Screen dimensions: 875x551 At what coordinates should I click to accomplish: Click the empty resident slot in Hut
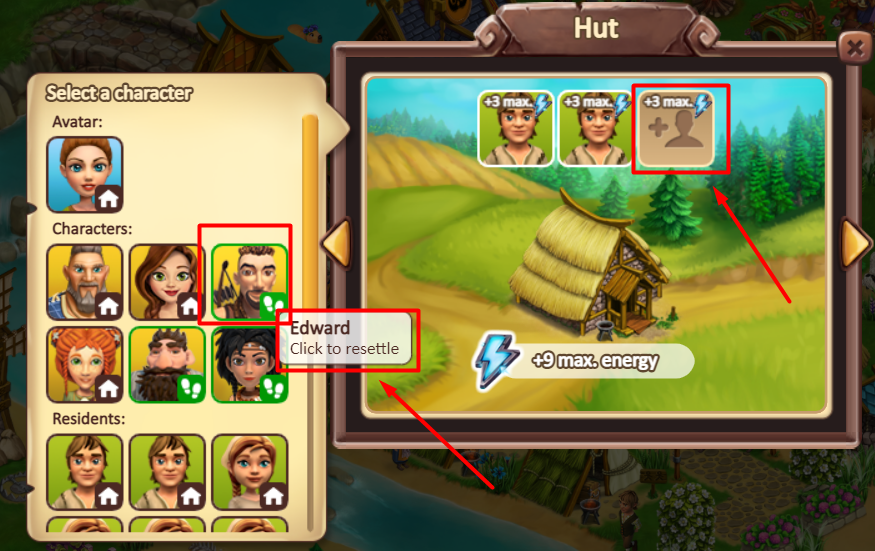[x=676, y=128]
